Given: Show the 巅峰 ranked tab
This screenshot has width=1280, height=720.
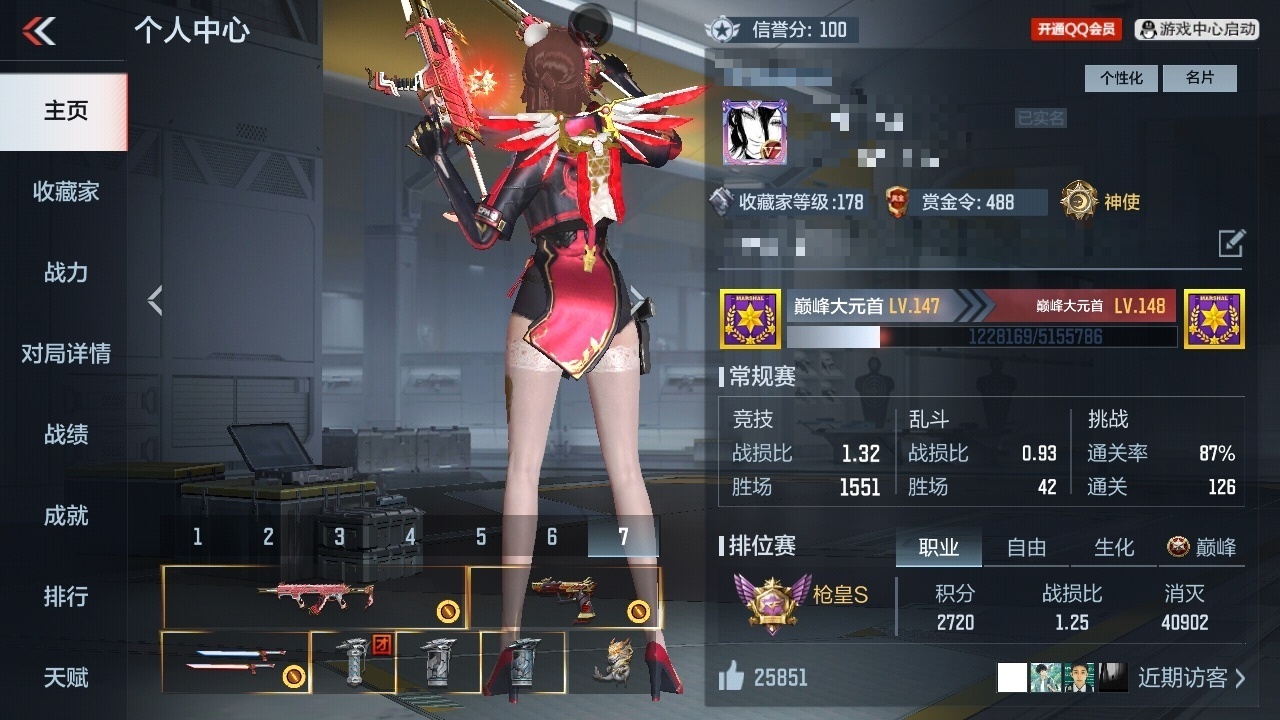Looking at the screenshot, I should [1202, 547].
